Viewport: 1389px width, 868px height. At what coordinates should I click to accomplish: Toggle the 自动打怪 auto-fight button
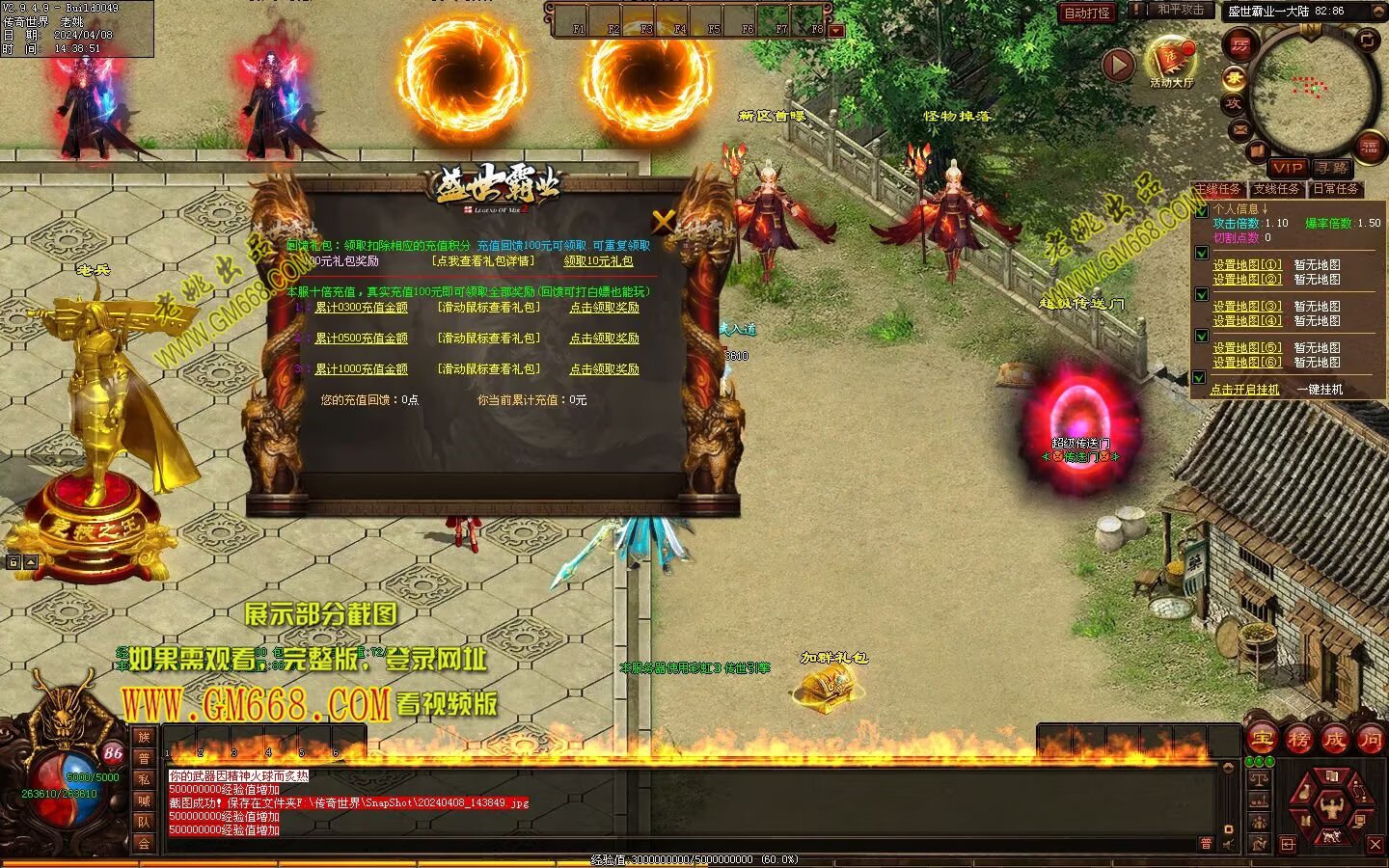(x=1087, y=13)
